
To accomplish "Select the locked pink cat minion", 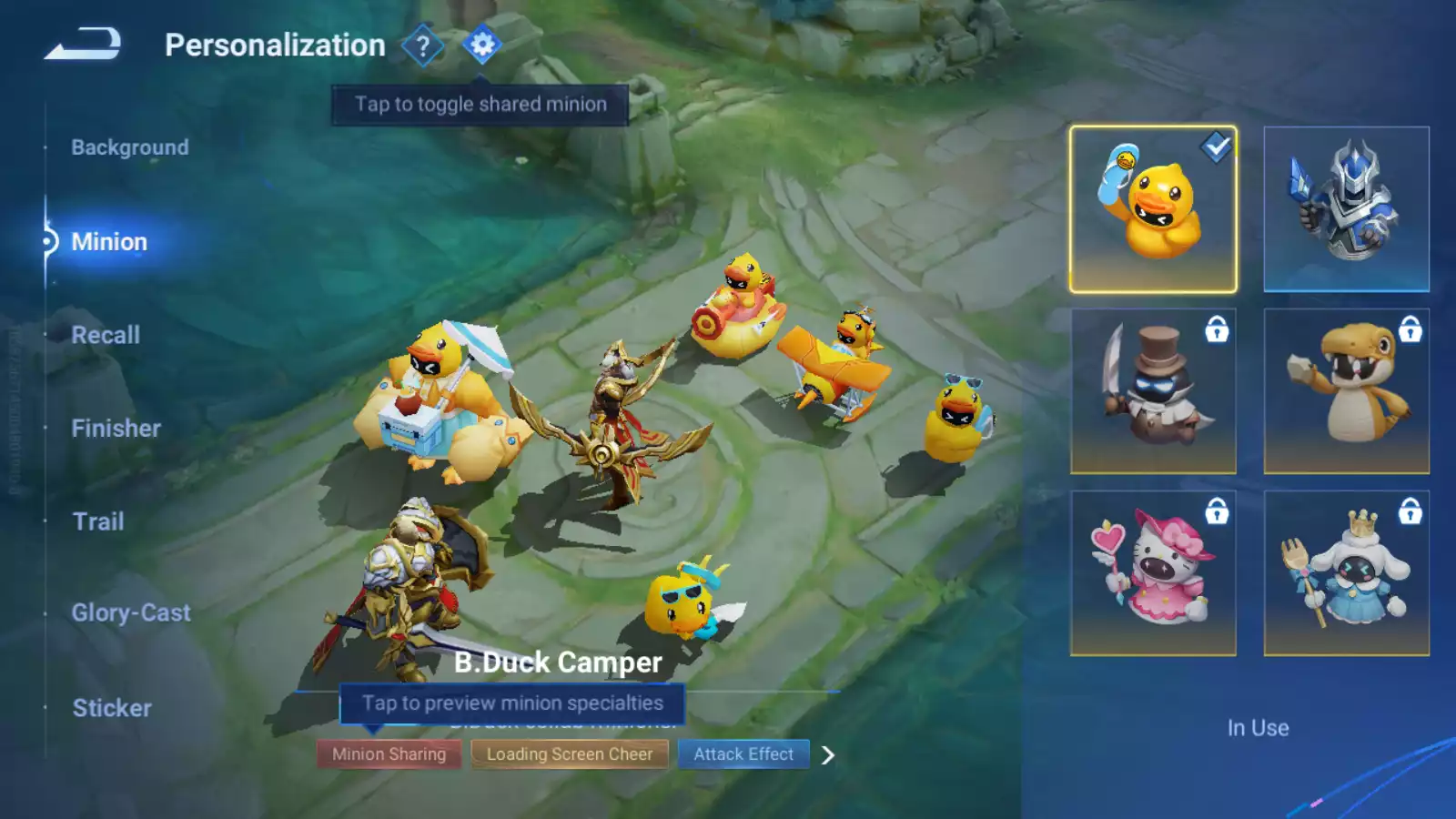I will click(1153, 573).
